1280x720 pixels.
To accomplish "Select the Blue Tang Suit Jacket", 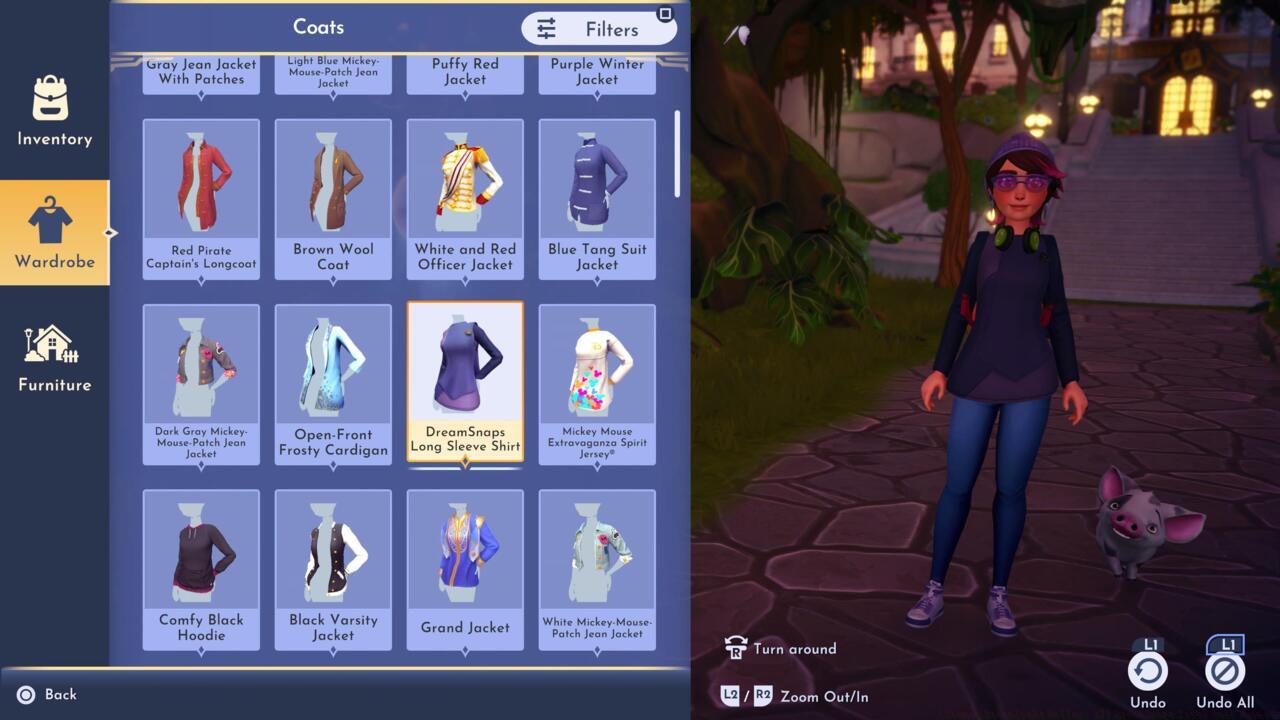I will pyautogui.click(x=596, y=195).
